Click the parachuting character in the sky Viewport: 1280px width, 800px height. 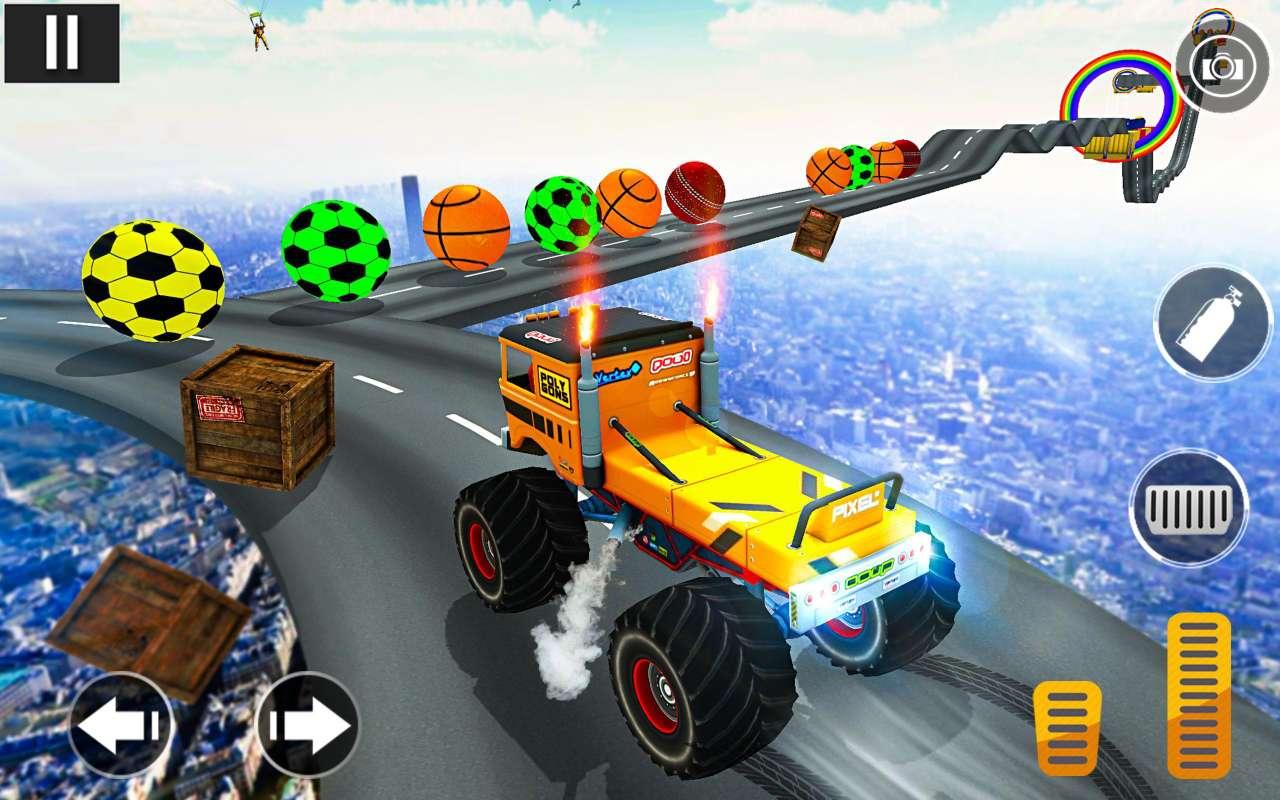[x=261, y=33]
